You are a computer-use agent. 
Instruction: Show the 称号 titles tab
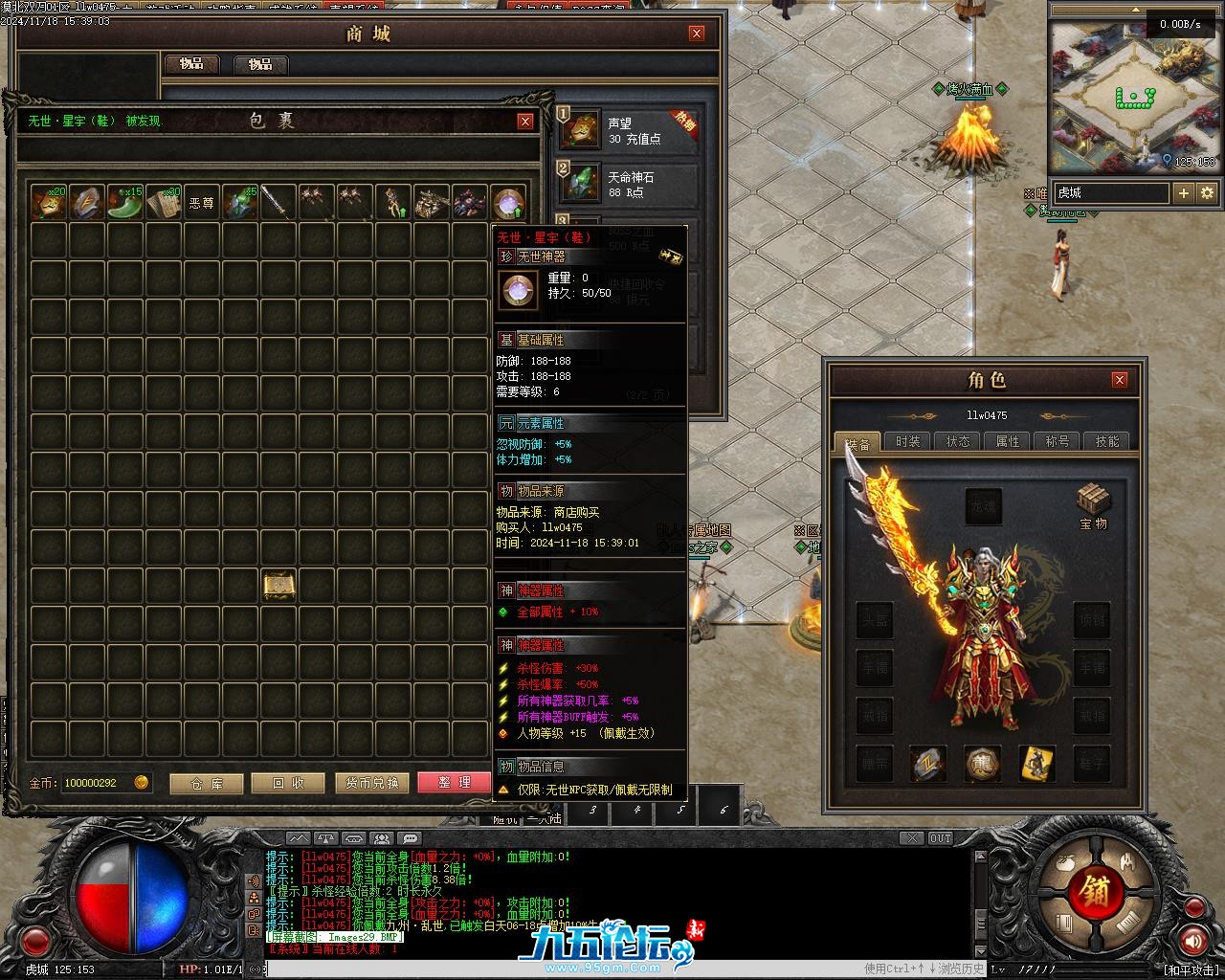1057,442
